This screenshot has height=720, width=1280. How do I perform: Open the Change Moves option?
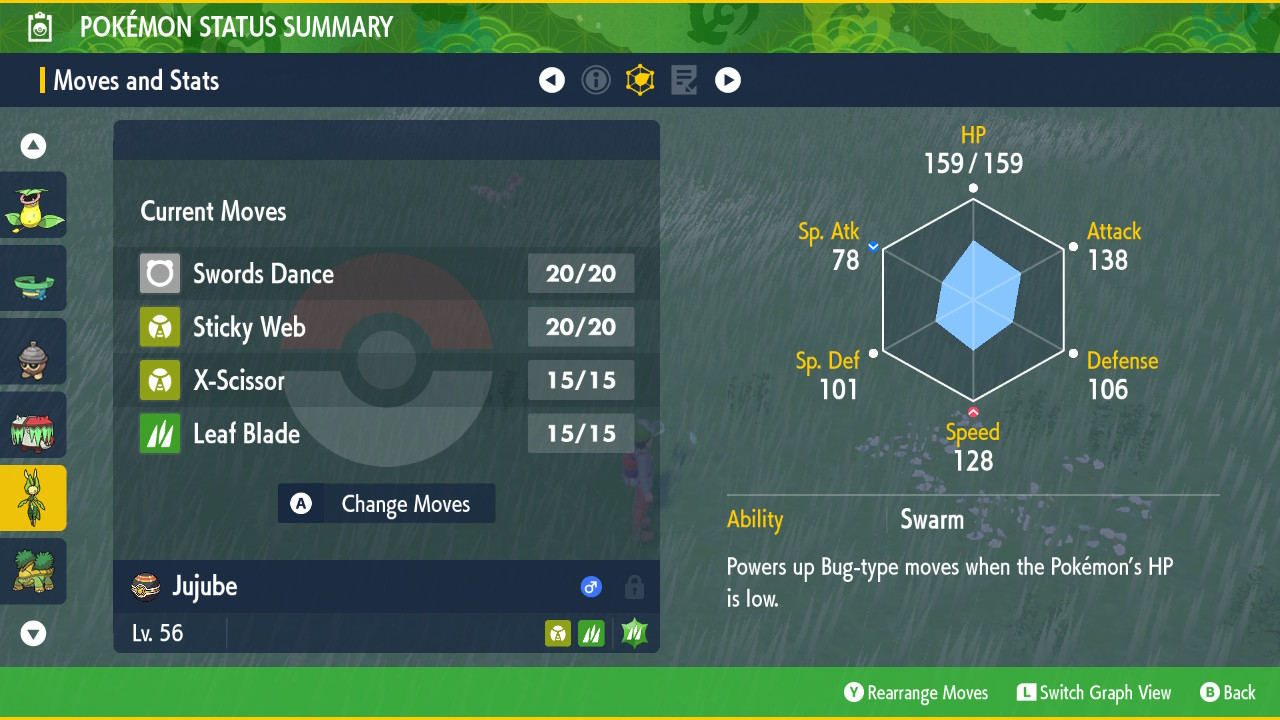coord(386,504)
